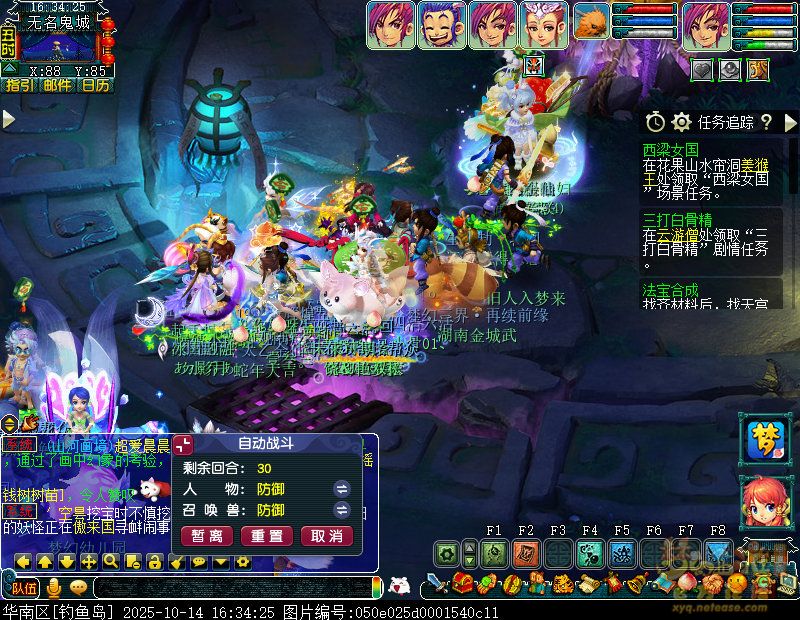The width and height of the screenshot is (800, 620).
Task: Activate the F5 blue skill slot
Action: (622, 552)
